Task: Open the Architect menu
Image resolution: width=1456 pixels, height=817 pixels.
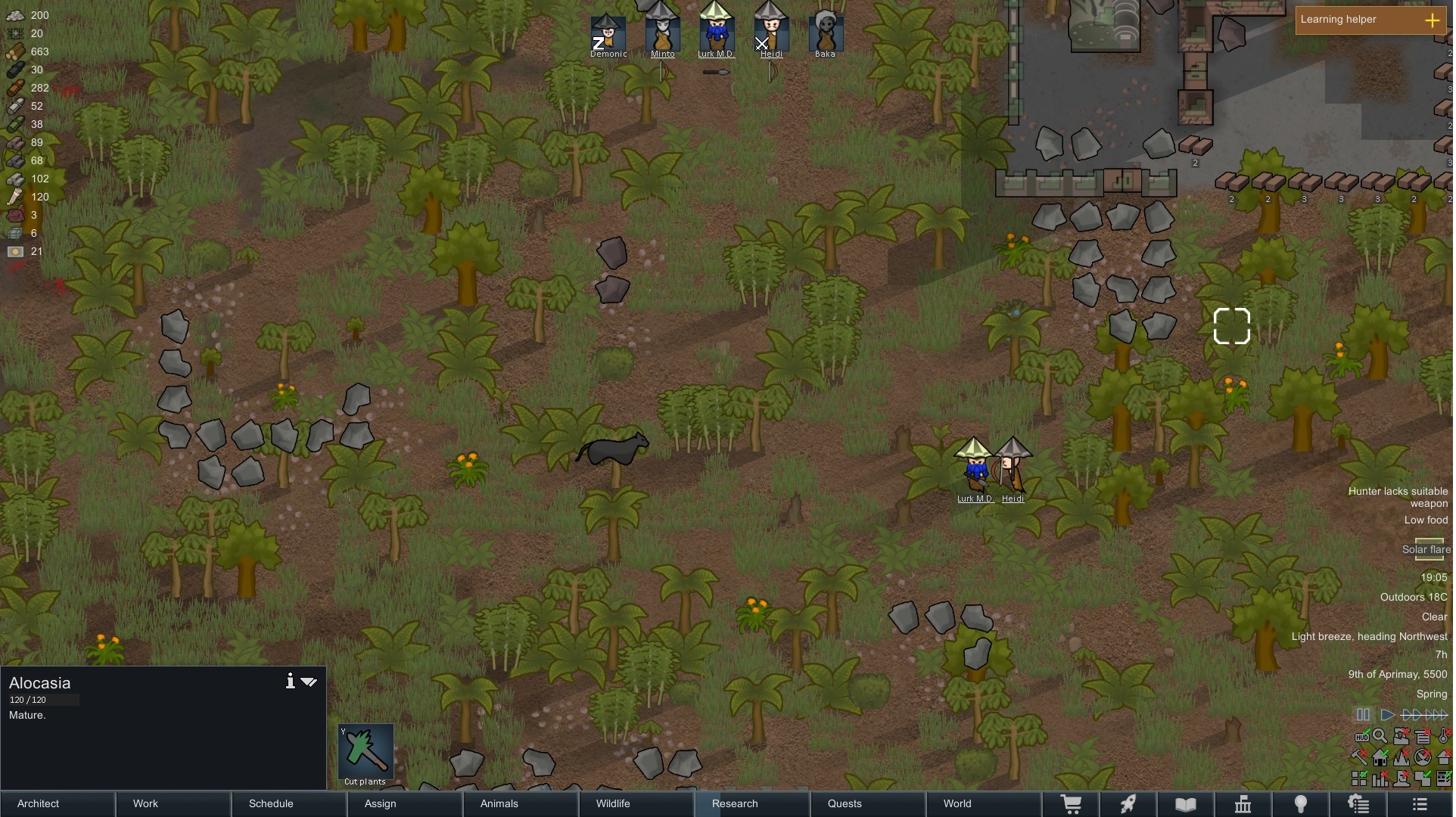Action: (x=37, y=804)
